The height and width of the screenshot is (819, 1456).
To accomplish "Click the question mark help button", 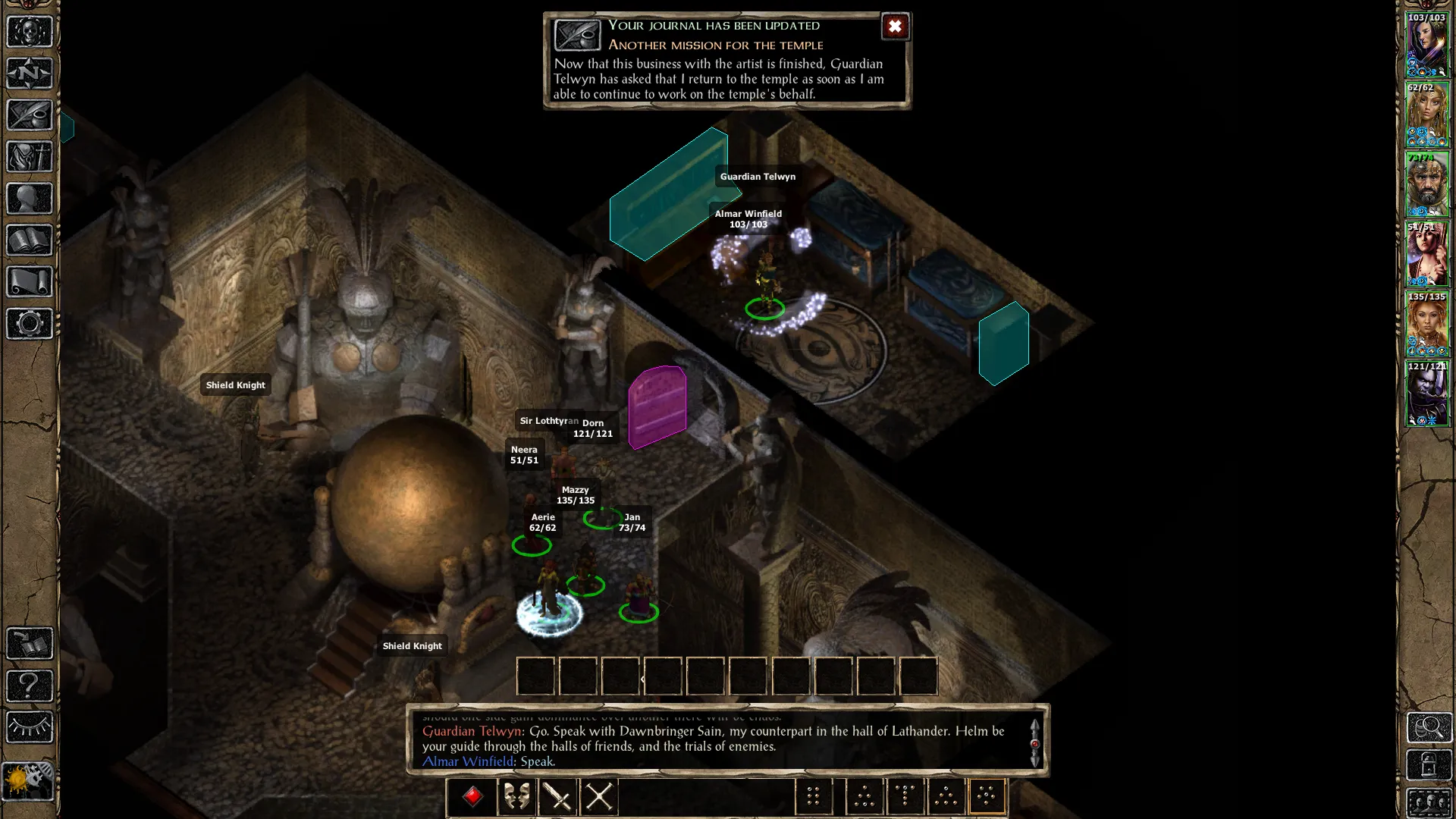I will coord(30,686).
